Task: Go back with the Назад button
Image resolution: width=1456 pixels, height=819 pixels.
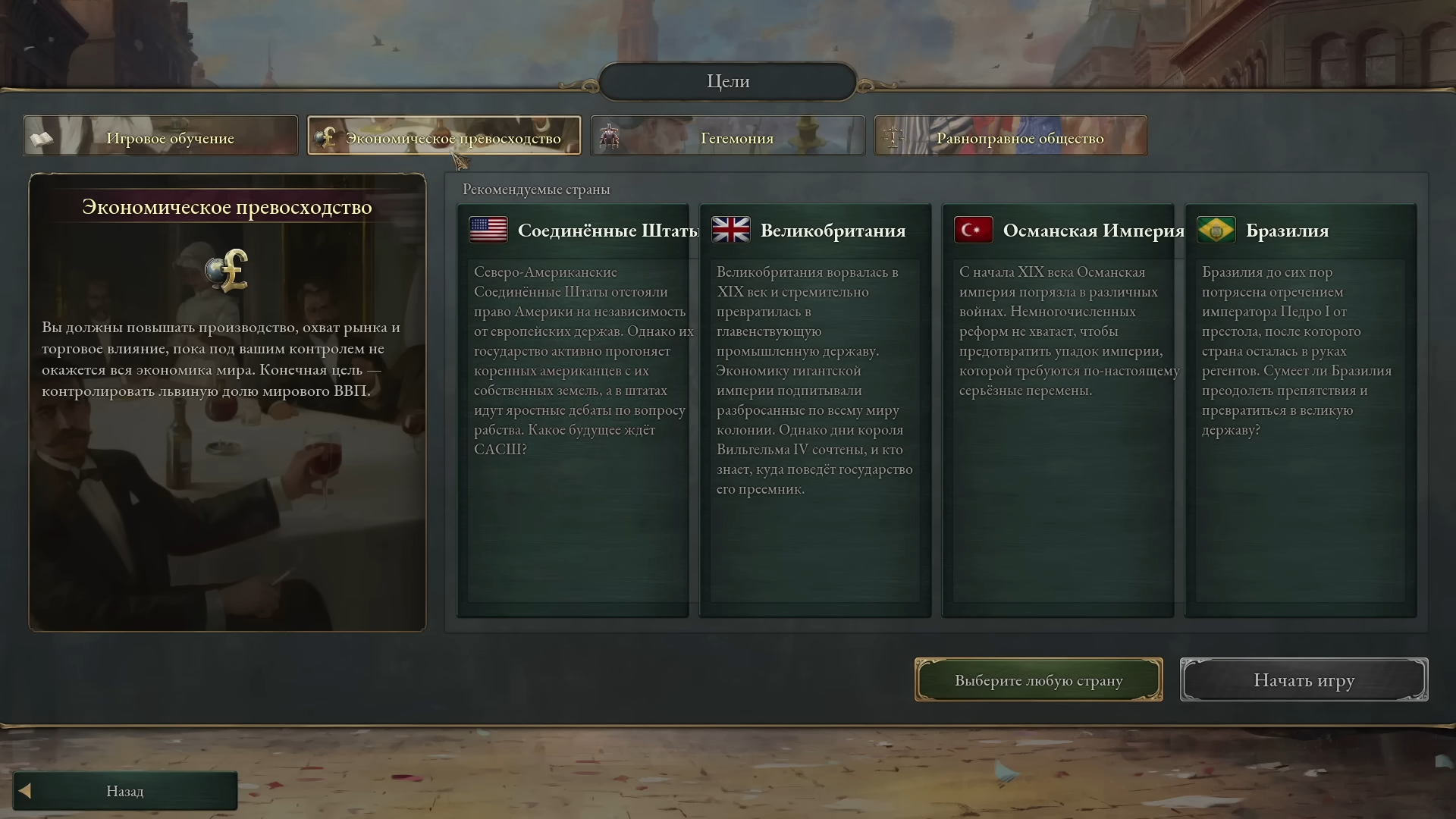Action: [125, 791]
